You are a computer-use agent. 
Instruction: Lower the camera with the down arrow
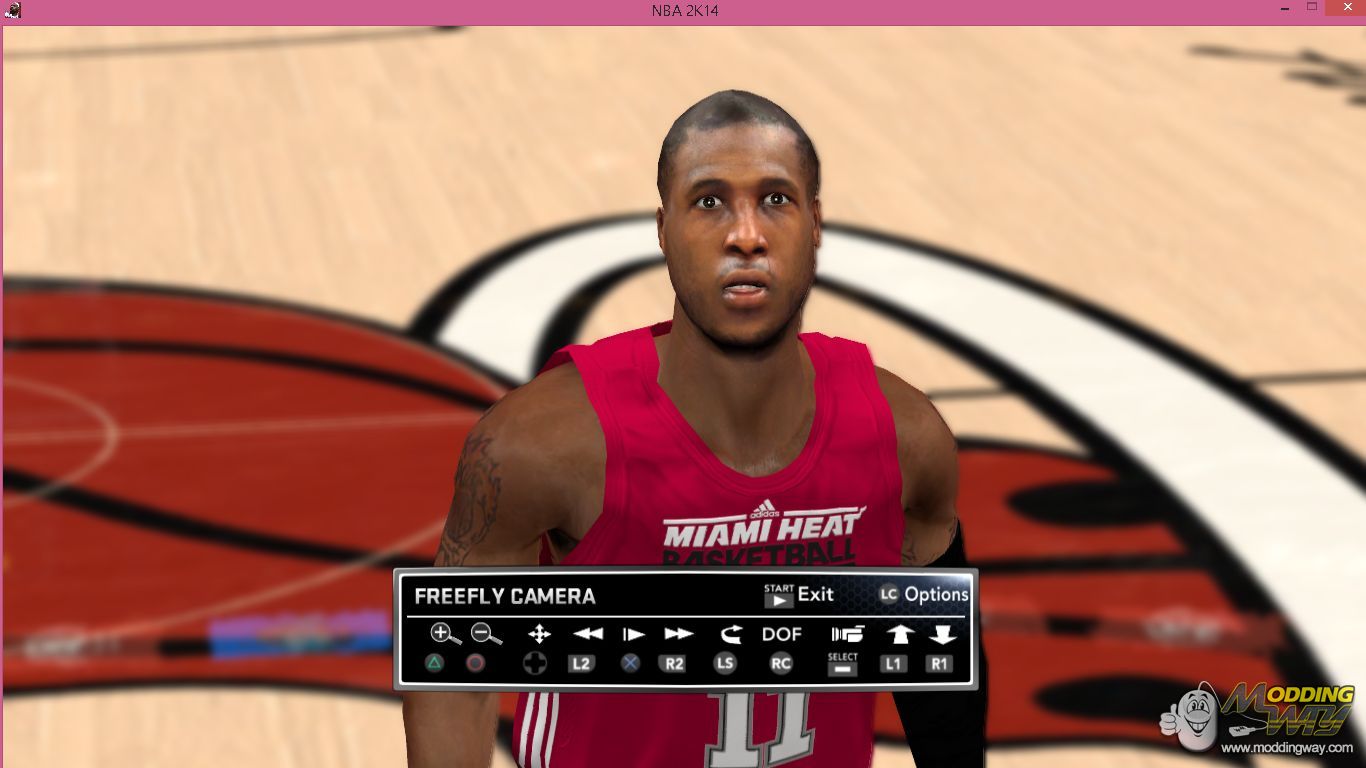(942, 633)
